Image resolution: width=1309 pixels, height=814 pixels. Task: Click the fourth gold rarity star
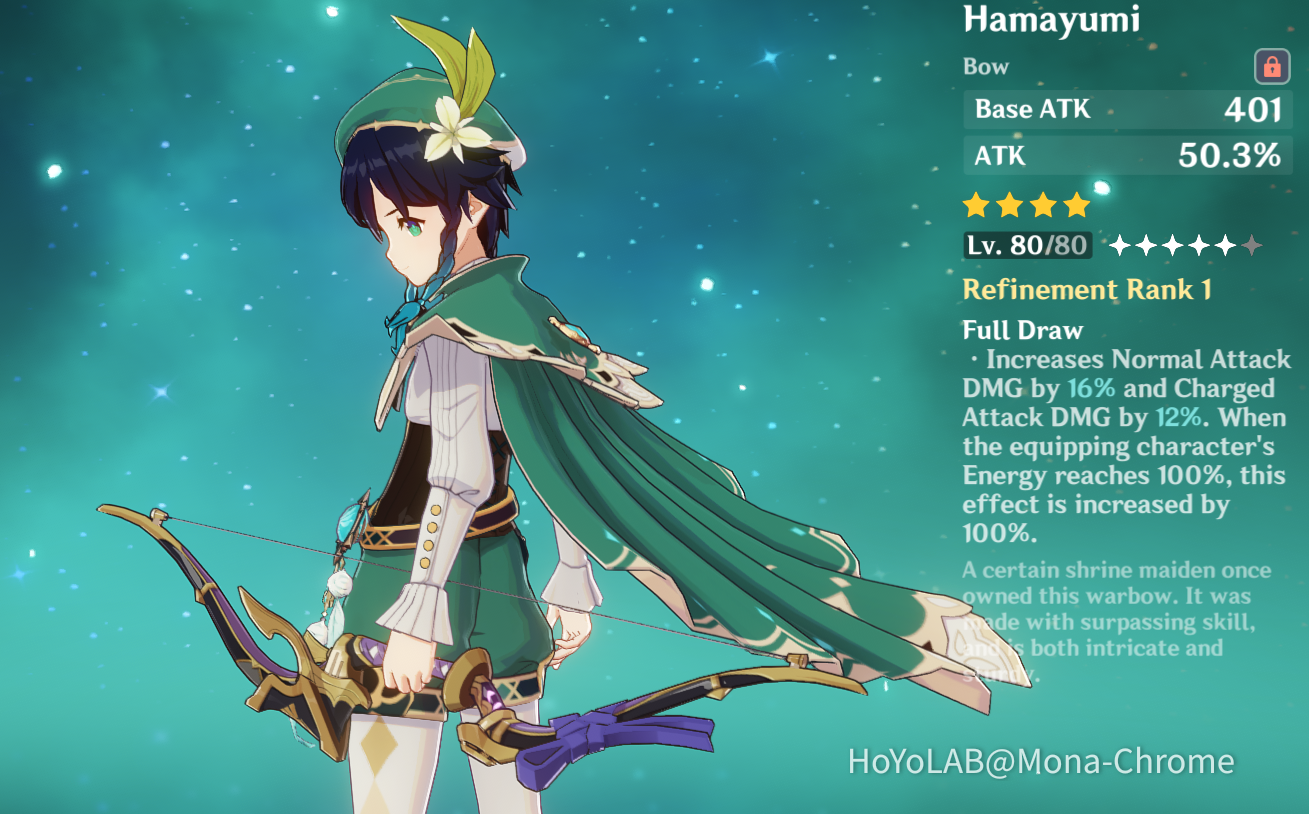tap(1078, 205)
